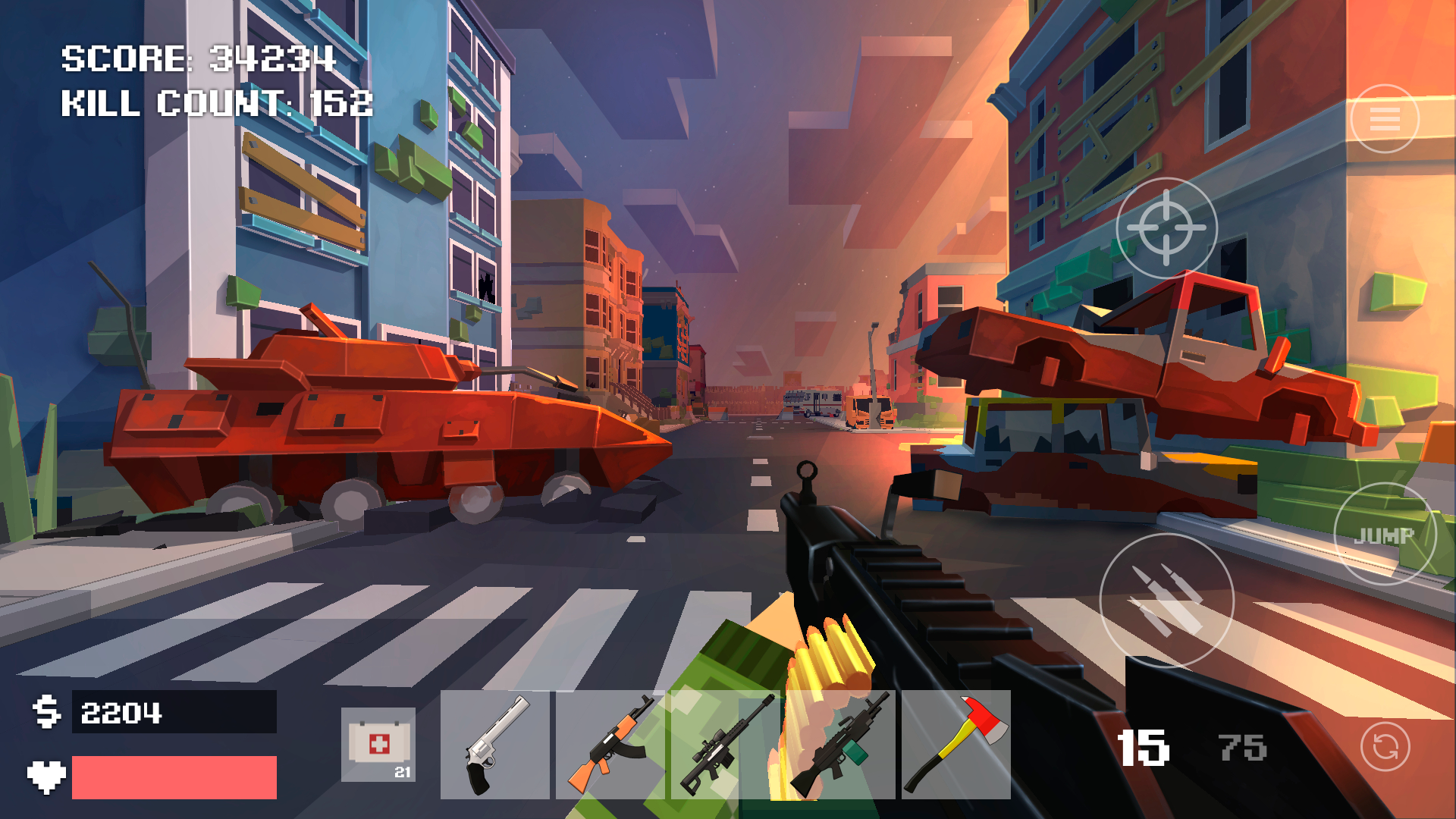Viewport: 1456px width, 819px height.
Task: Tap the SCORE: 34234 display
Action: pyautogui.click(x=199, y=59)
